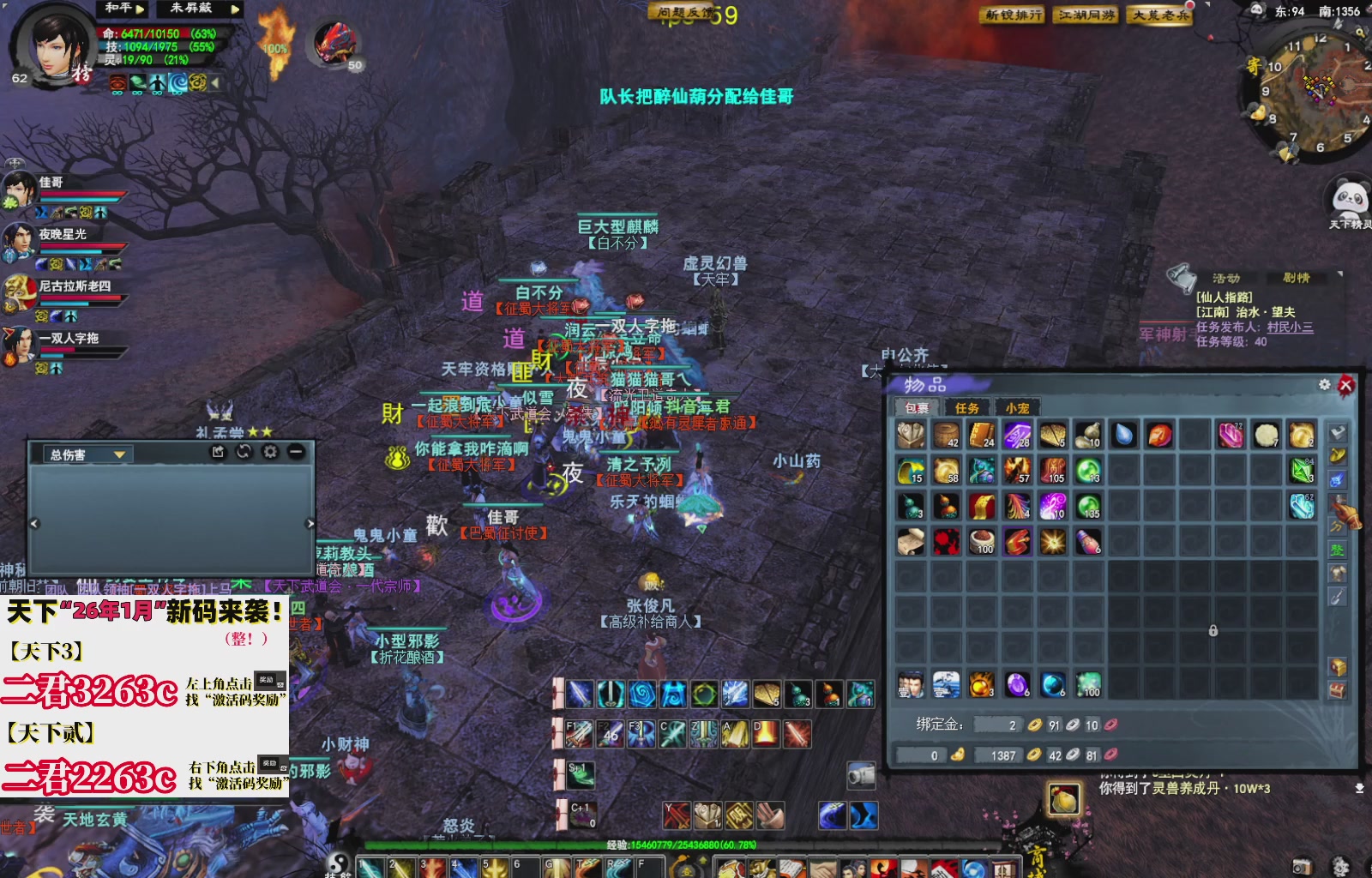Click the 村民小三 quest giver link
Viewport: 1372px width, 878px height.
[x=1291, y=328]
